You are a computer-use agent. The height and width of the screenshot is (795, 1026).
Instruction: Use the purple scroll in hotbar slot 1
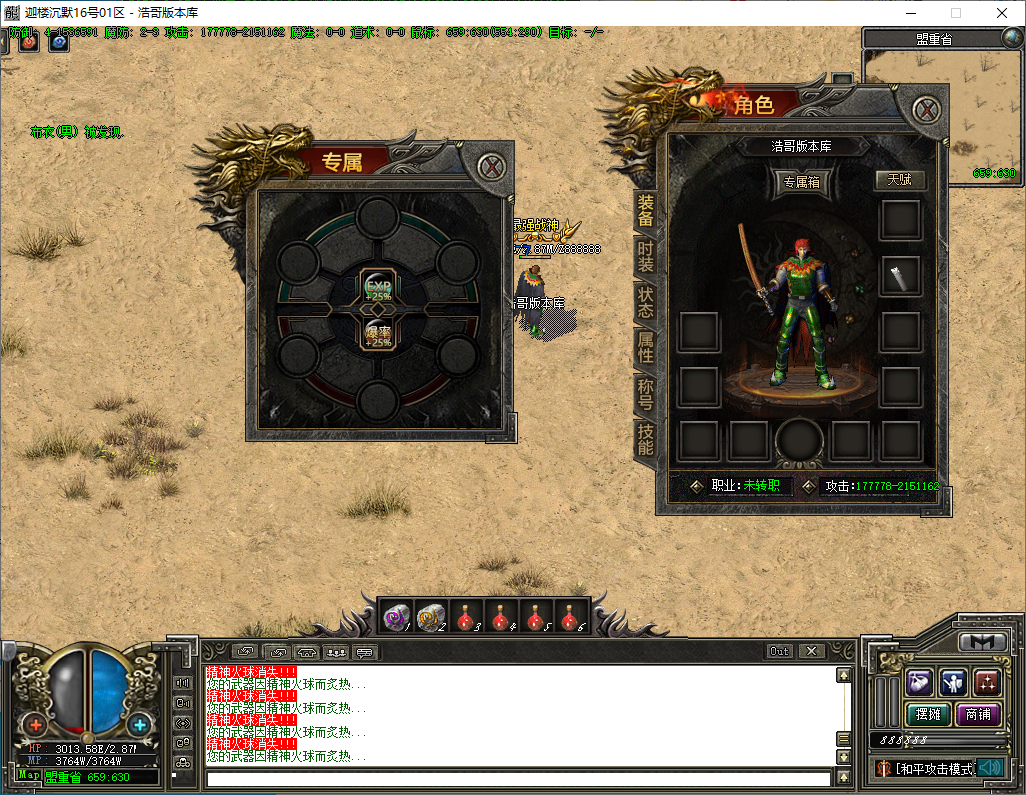click(399, 617)
